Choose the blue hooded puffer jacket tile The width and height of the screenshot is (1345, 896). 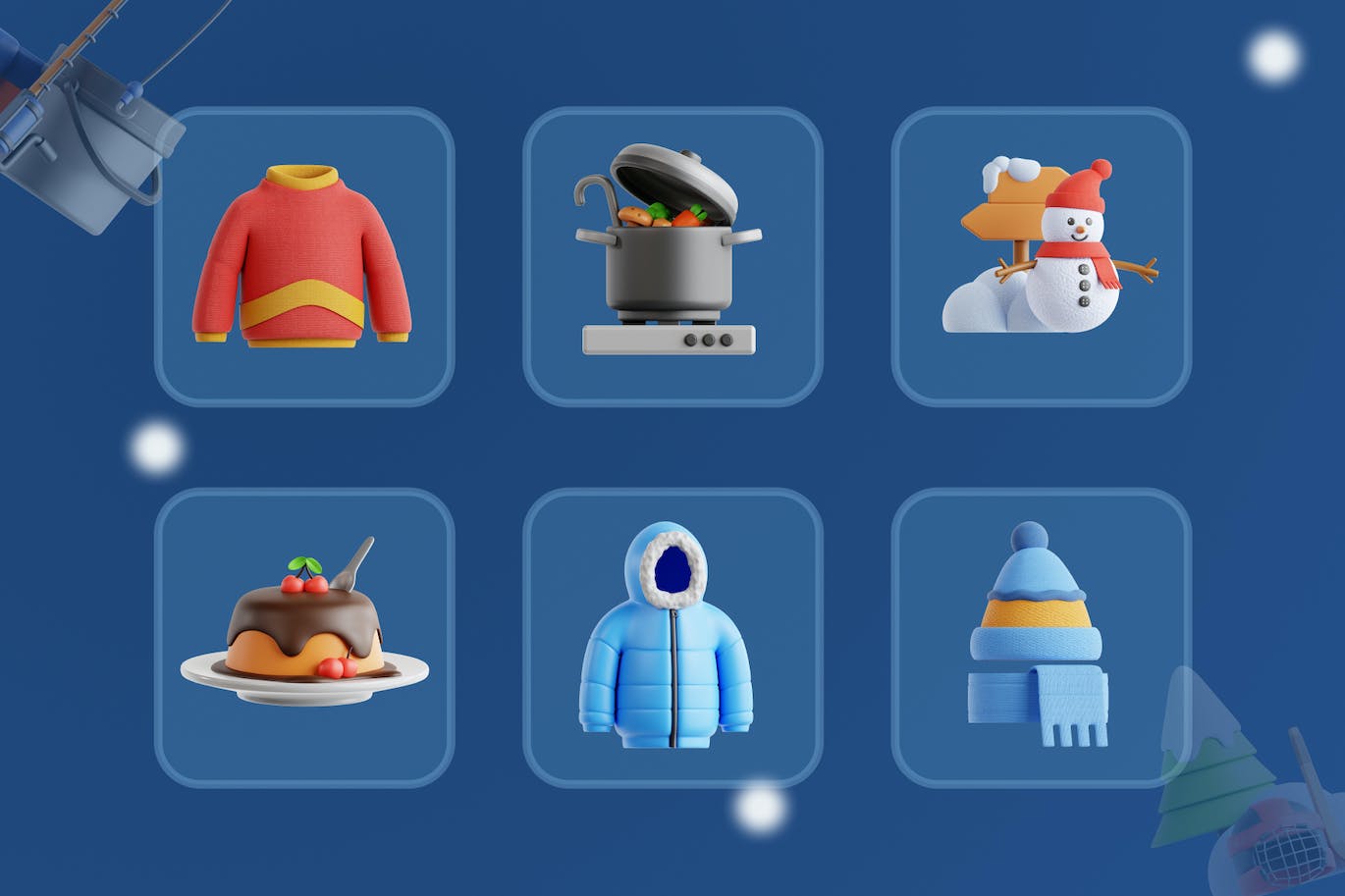(672, 637)
